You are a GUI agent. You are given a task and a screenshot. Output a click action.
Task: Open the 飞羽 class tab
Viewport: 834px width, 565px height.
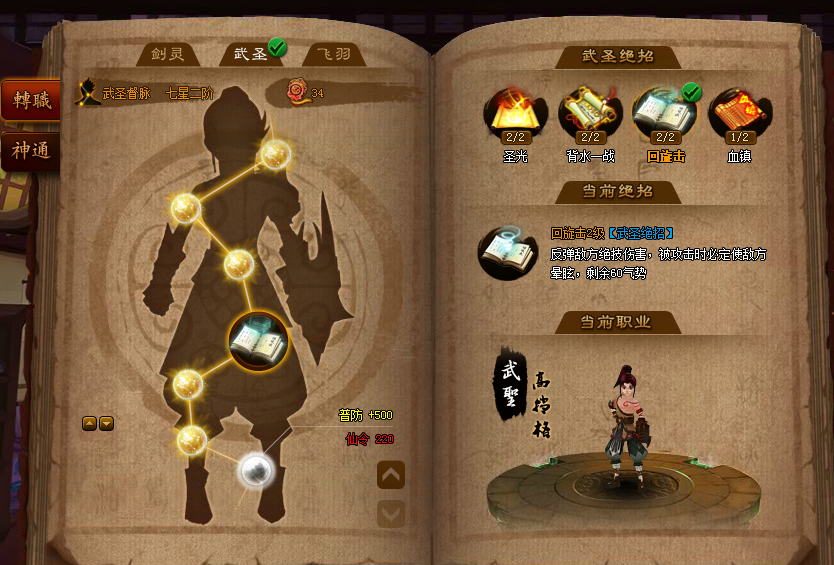tap(331, 54)
